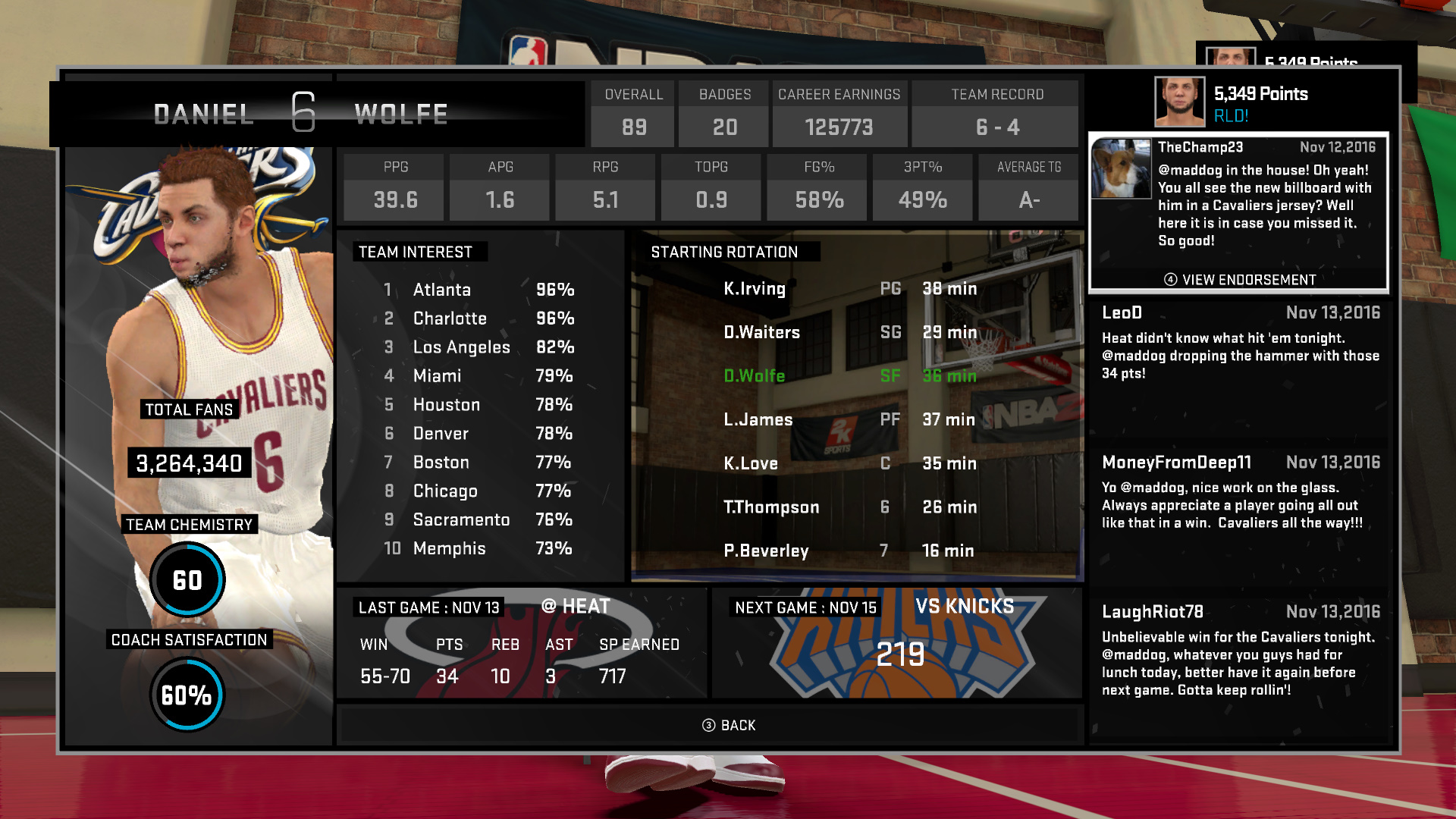
Task: Open the Last Game panel at Heat
Action: 522,643
